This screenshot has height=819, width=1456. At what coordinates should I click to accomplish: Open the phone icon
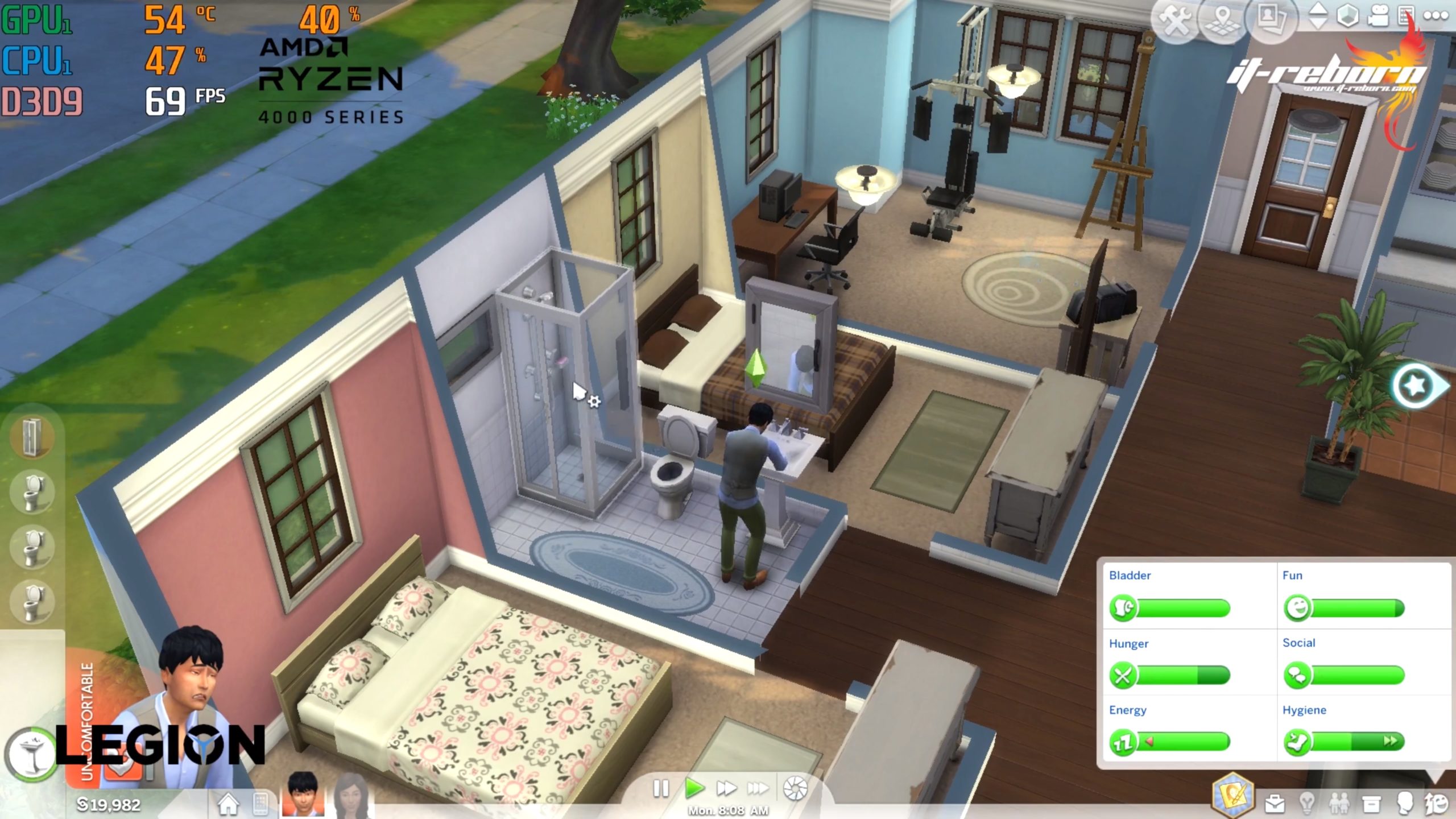[x=260, y=804]
